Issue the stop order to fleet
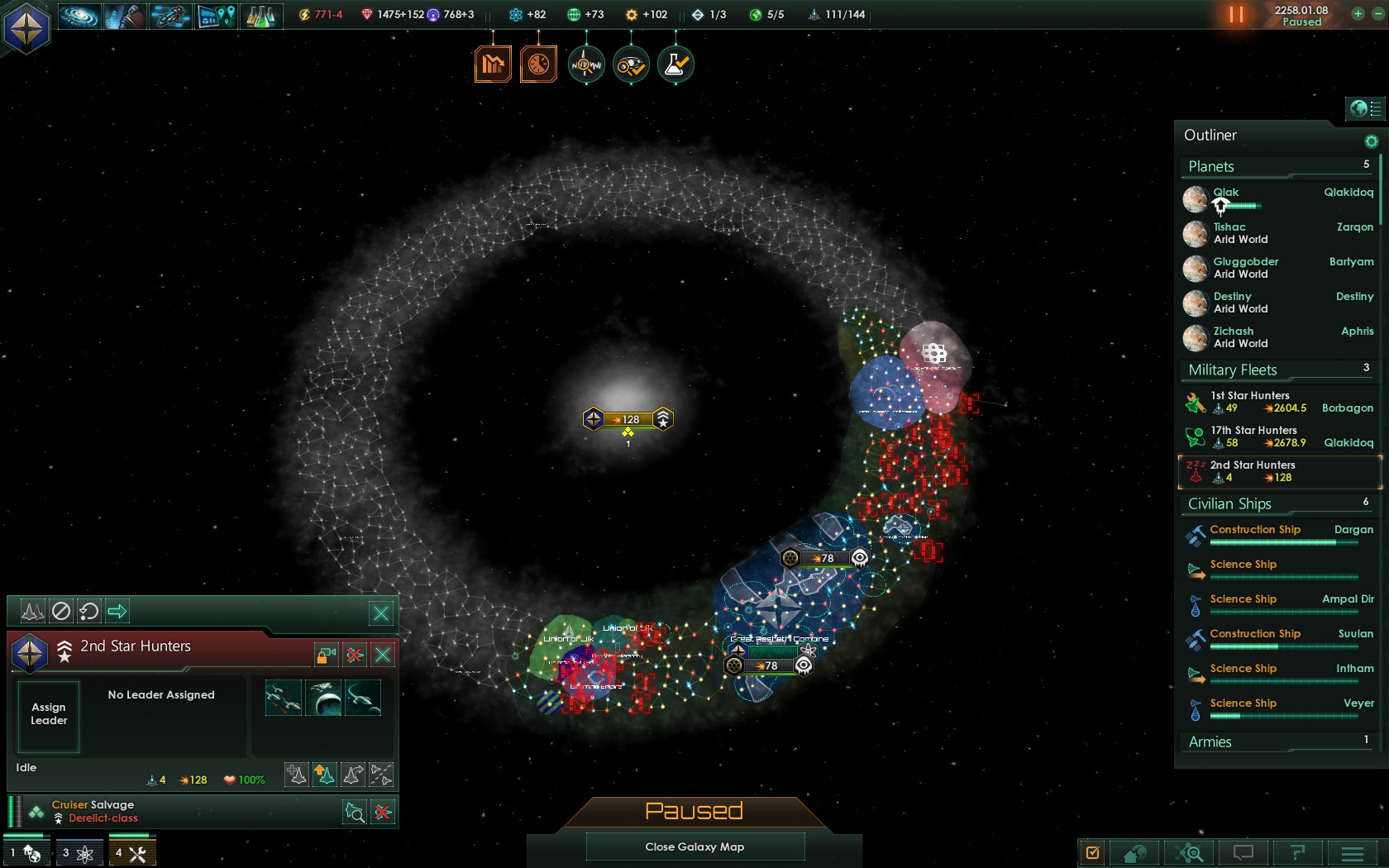Viewport: 1389px width, 868px height. coord(61,612)
